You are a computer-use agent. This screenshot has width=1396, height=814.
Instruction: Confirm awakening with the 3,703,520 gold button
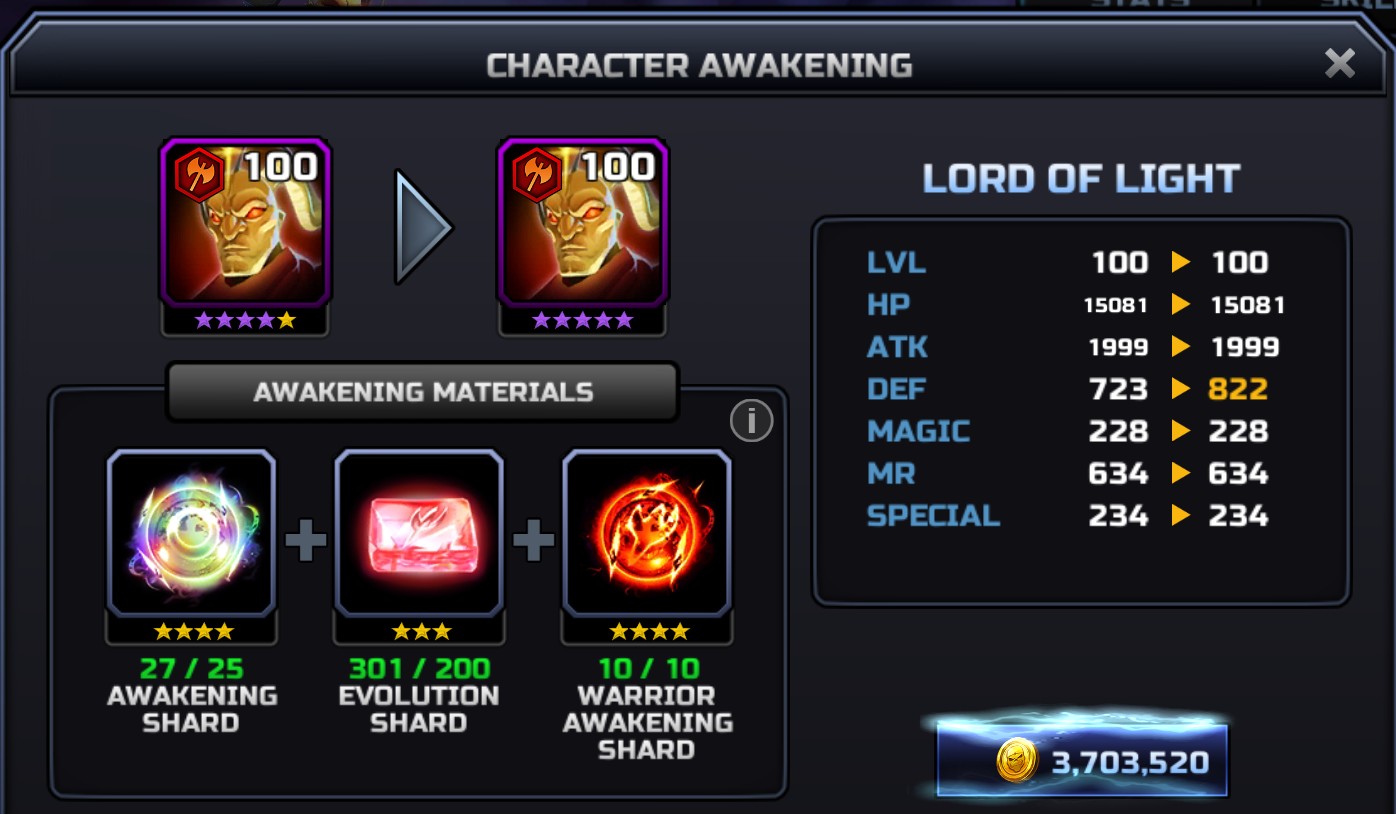[1082, 762]
